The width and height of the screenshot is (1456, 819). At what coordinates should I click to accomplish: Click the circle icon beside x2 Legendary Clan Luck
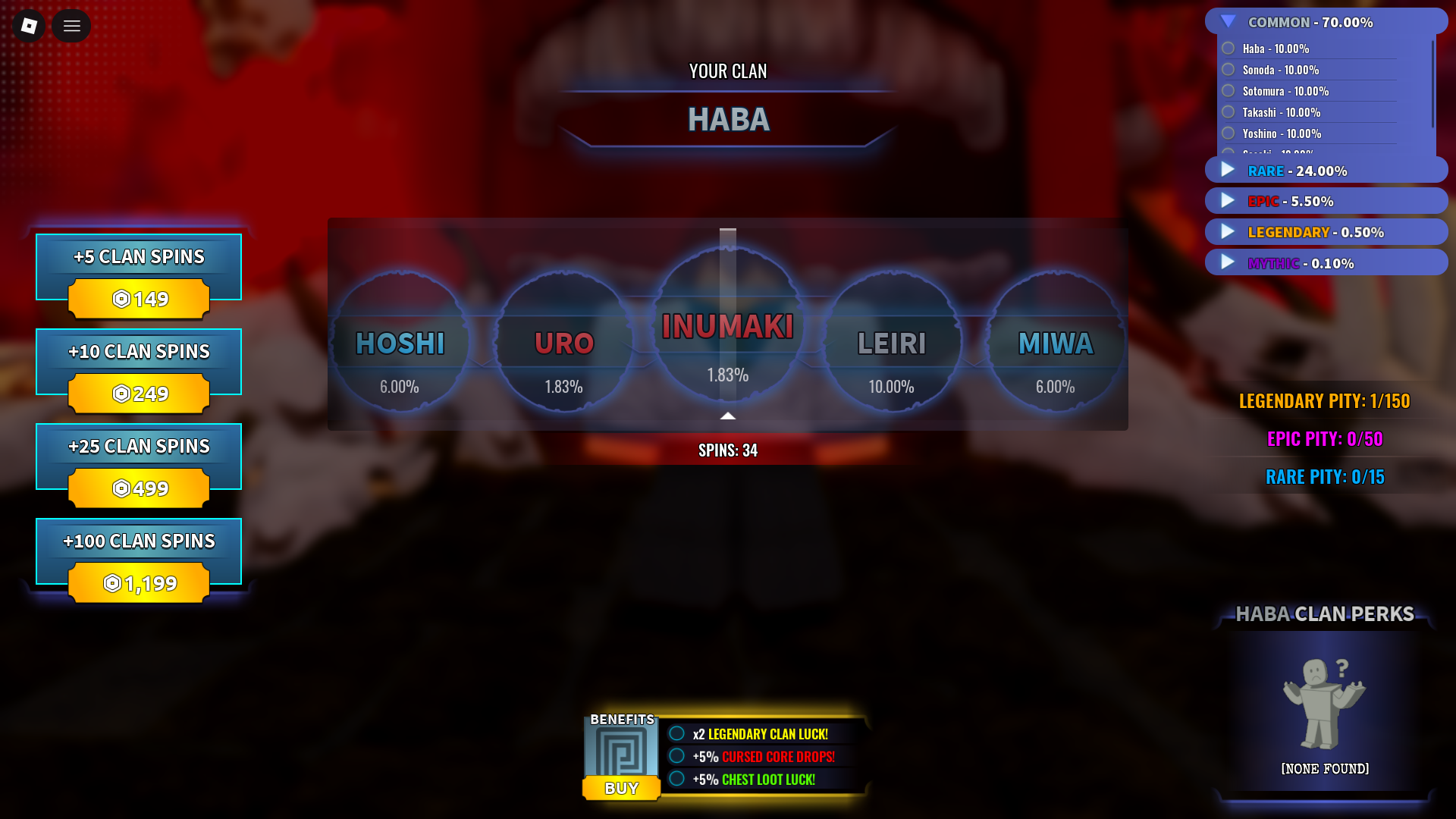coord(677,733)
